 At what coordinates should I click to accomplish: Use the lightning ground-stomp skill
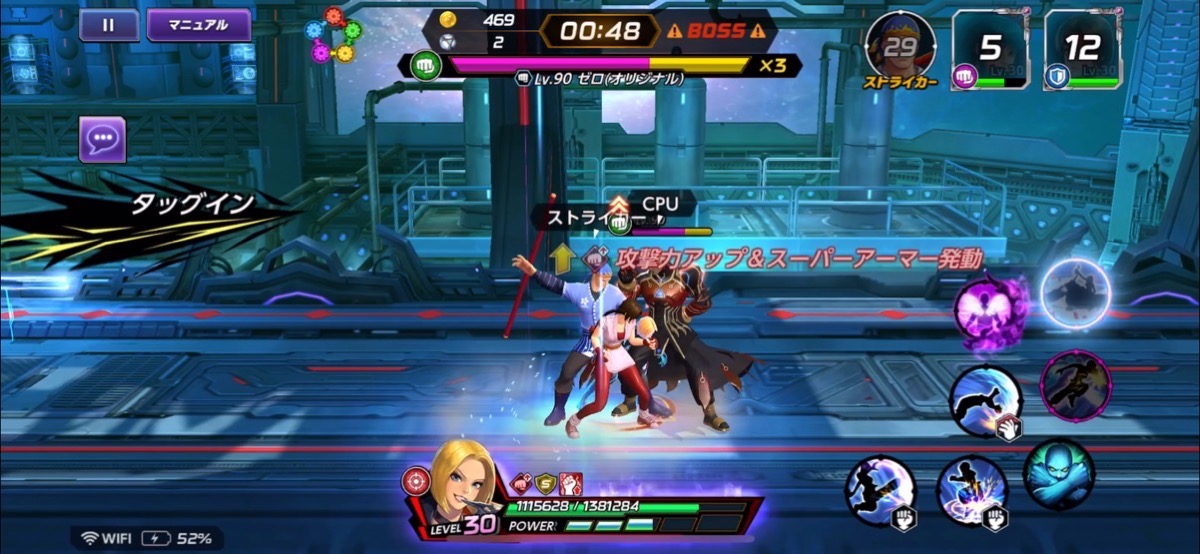click(x=971, y=492)
